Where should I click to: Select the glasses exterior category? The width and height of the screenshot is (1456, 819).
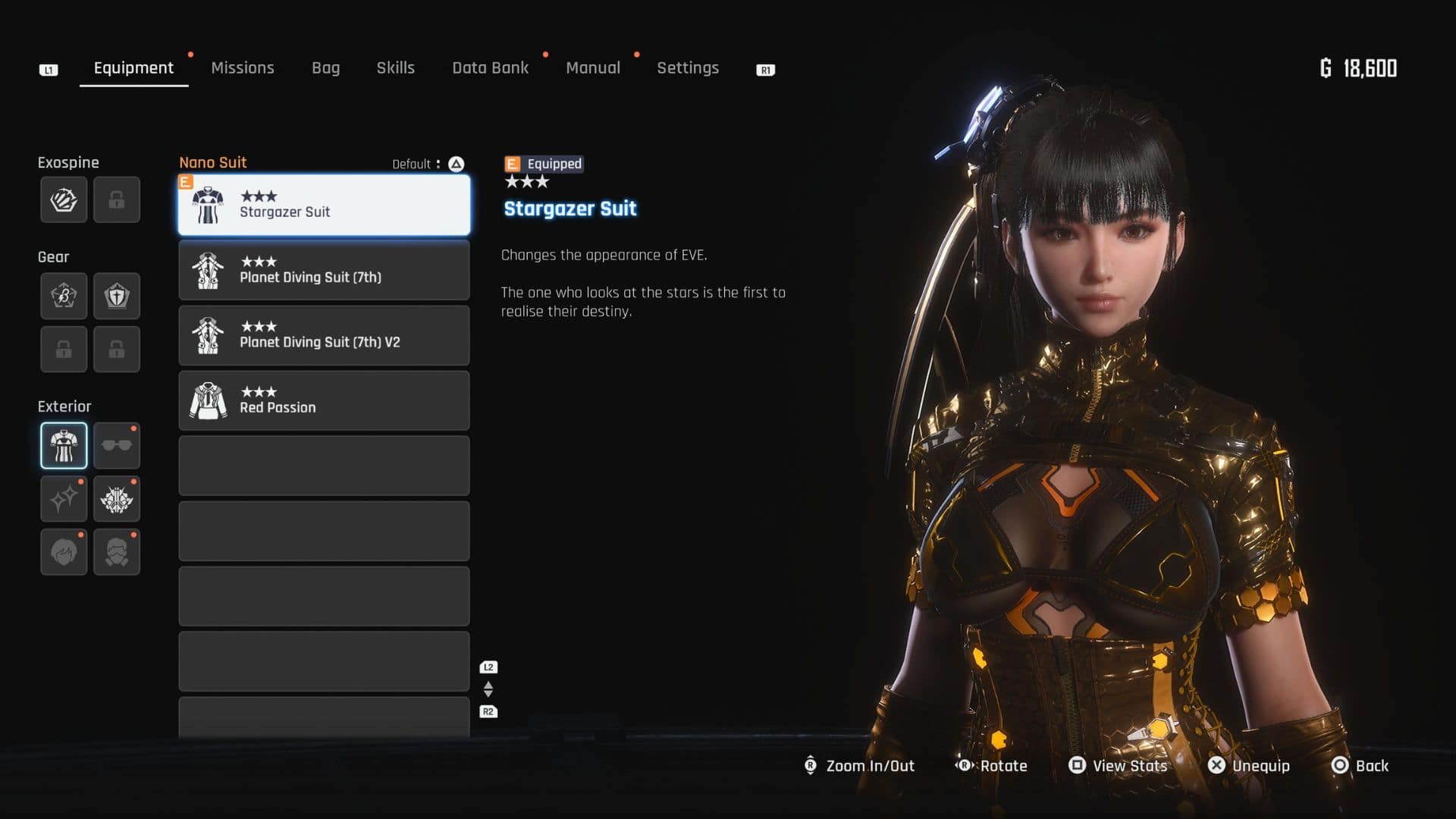click(x=117, y=446)
